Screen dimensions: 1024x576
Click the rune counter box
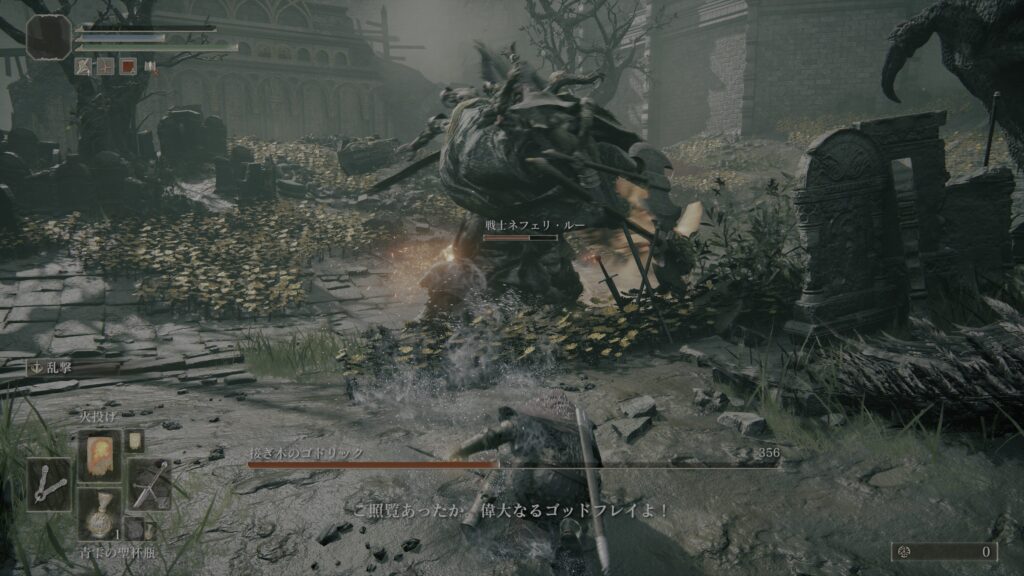coord(944,551)
